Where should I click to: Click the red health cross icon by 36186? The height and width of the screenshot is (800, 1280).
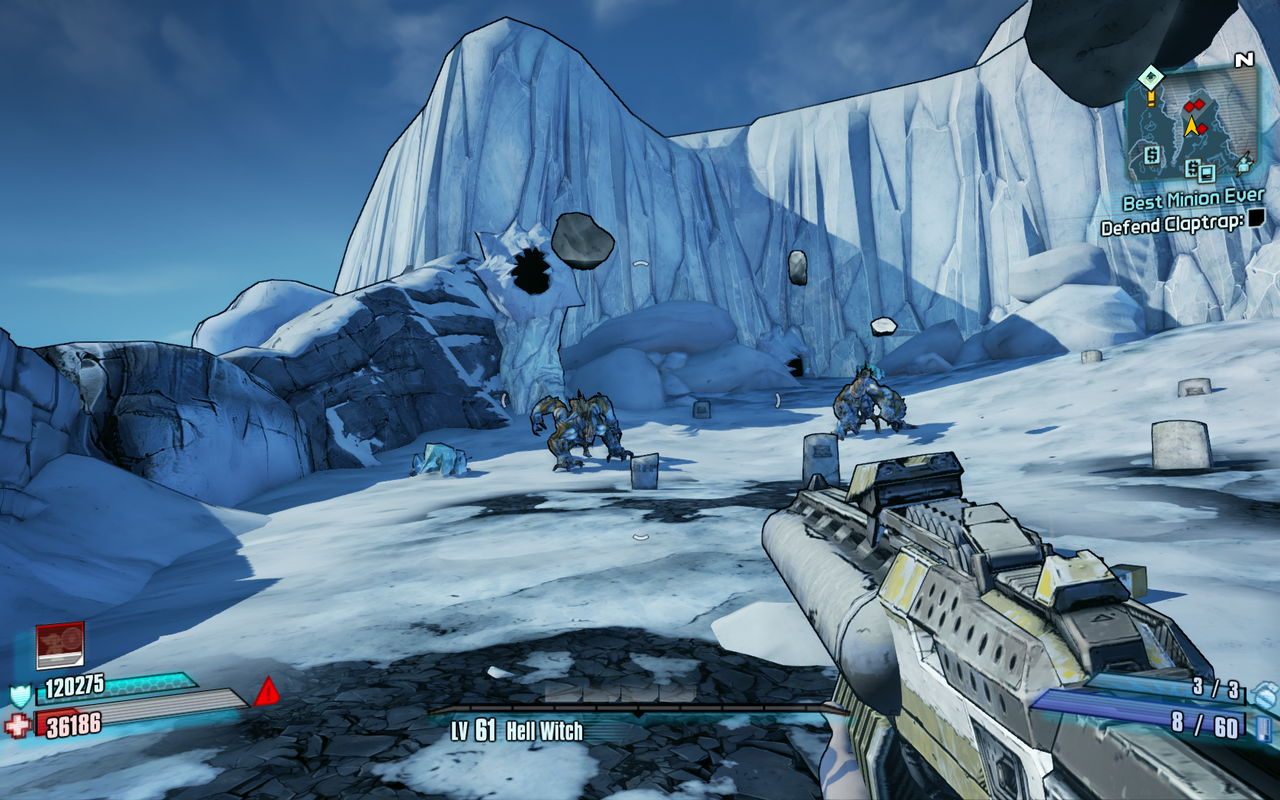point(18,725)
